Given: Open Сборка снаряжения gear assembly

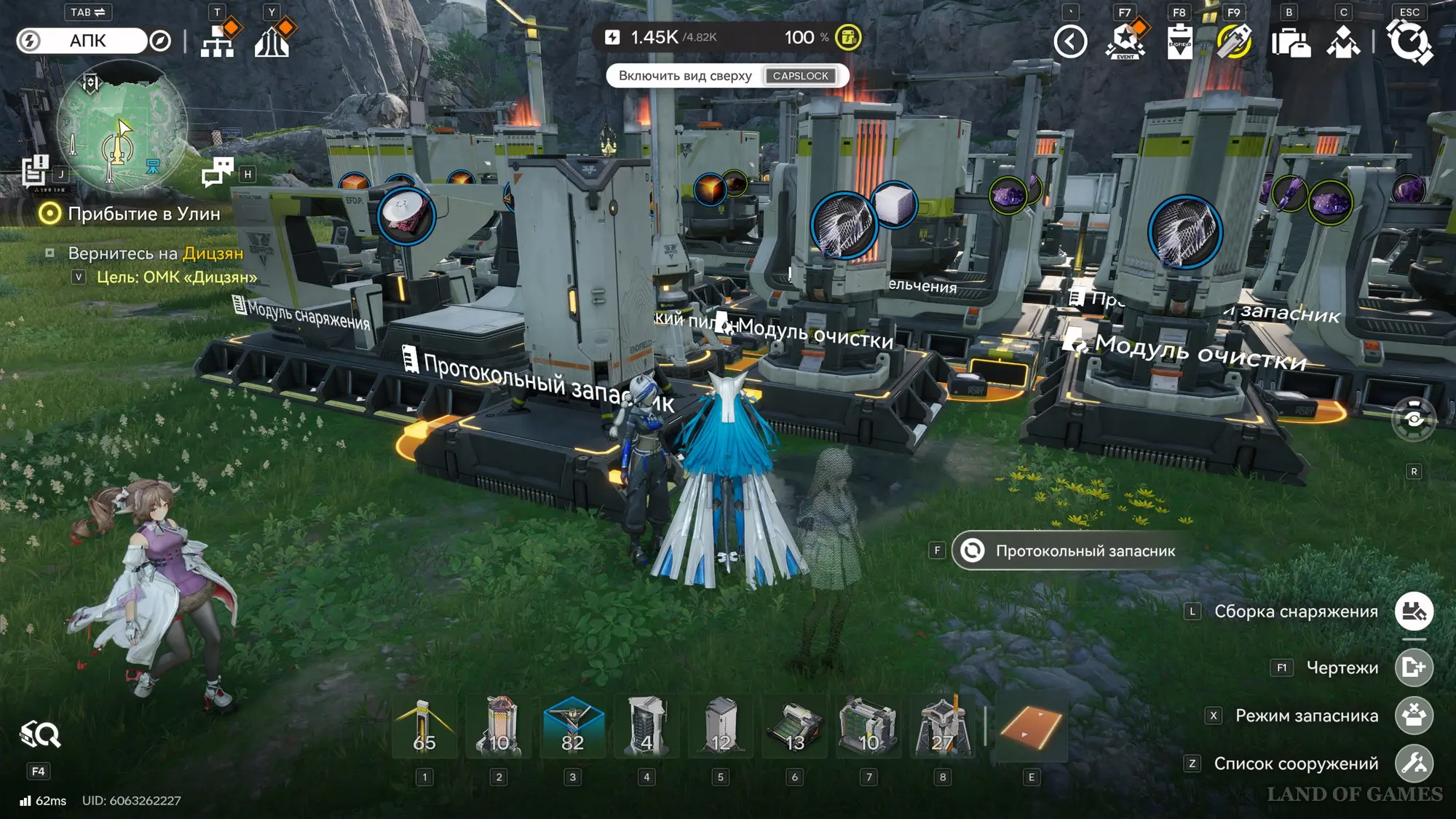Looking at the screenshot, I should pos(1414,612).
